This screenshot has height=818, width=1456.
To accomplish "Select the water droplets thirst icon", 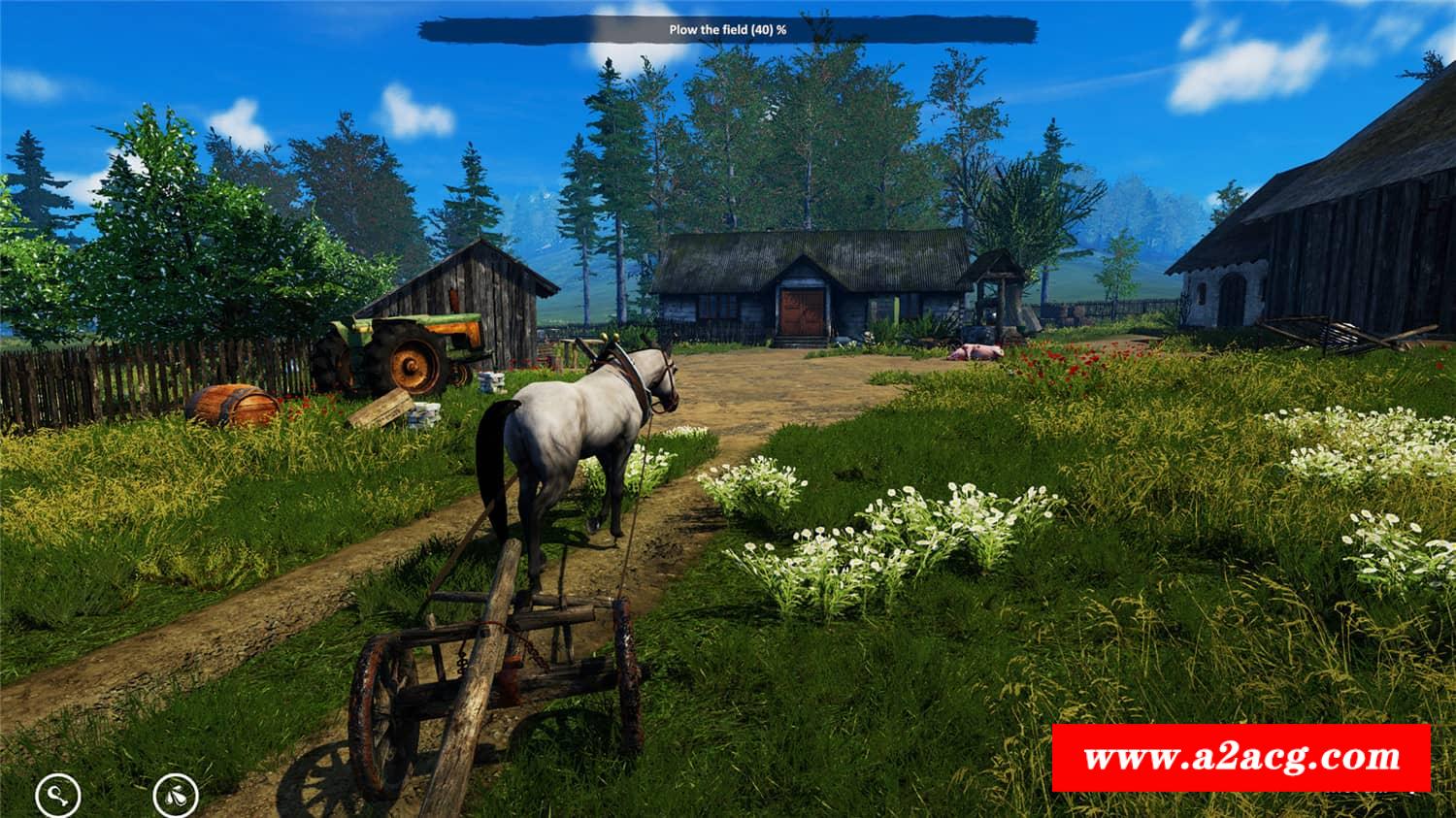I will (176, 795).
